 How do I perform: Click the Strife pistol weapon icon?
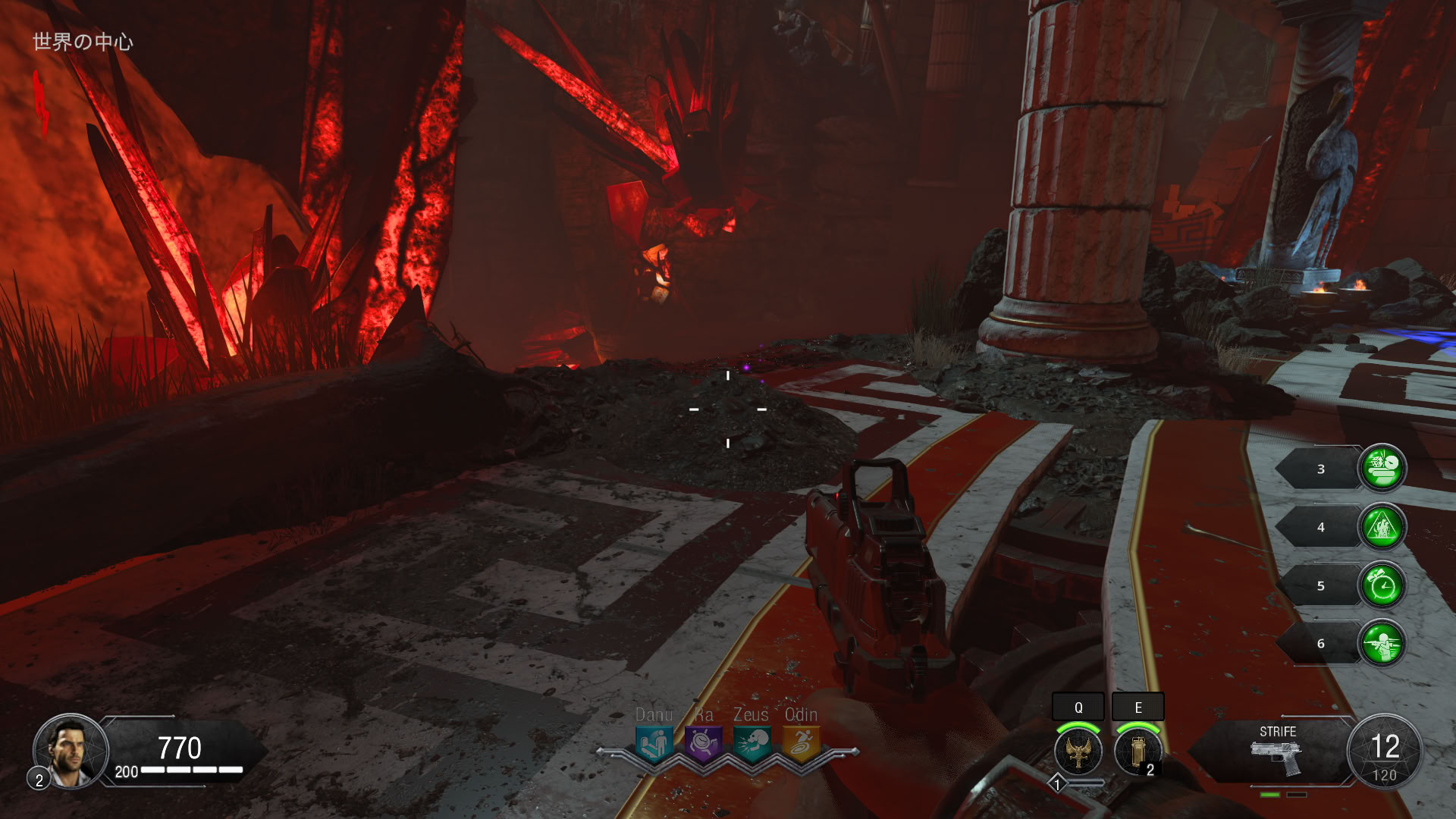pyautogui.click(x=1276, y=757)
